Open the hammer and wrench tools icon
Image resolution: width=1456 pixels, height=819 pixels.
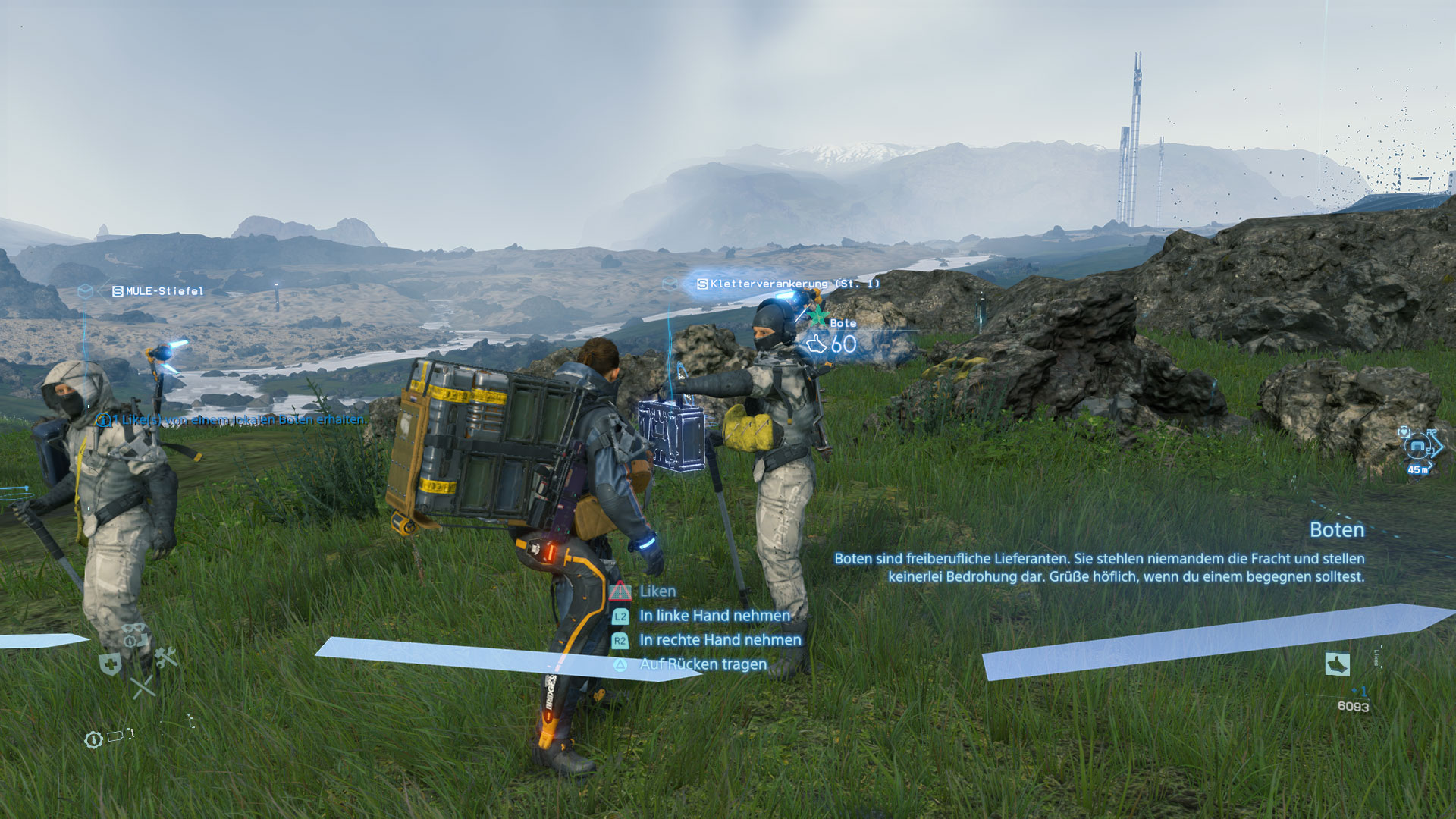tap(165, 657)
